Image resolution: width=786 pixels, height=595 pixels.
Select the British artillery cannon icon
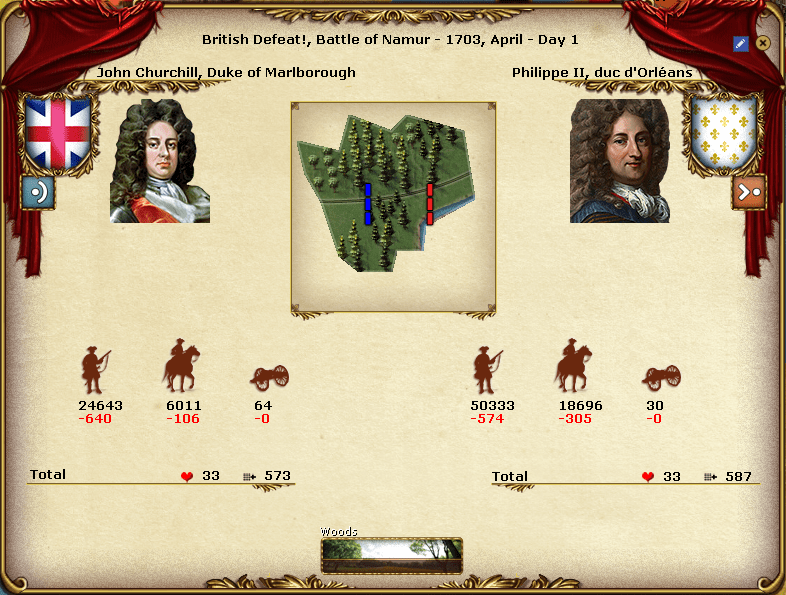click(x=270, y=377)
